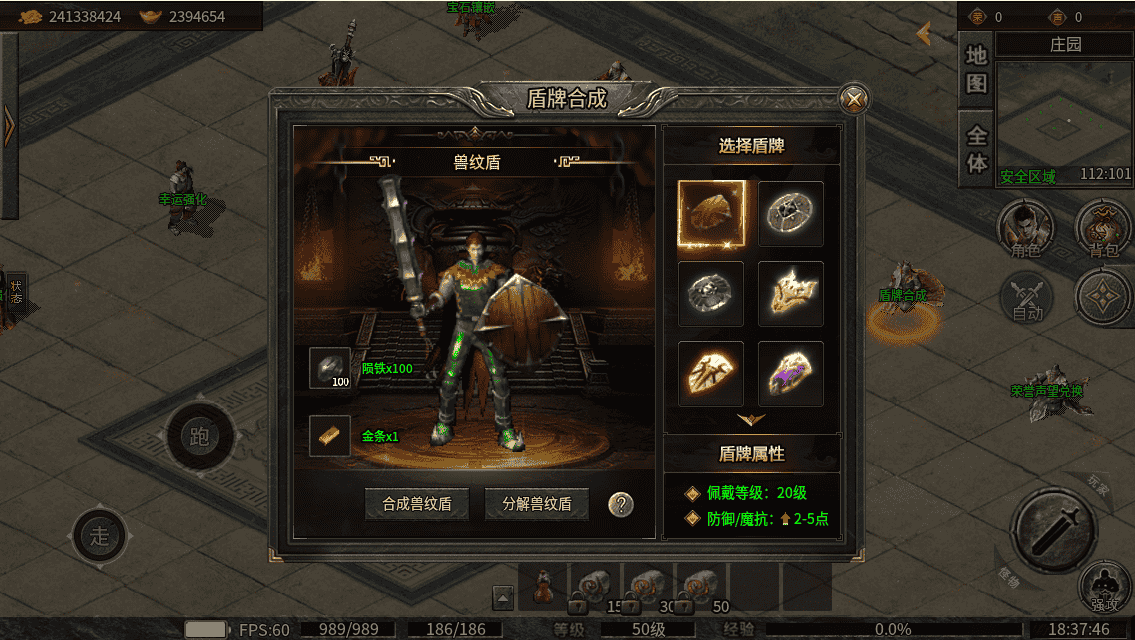Click the 分解兽纹盾 decompose button
The image size is (1135, 640).
tap(537, 504)
